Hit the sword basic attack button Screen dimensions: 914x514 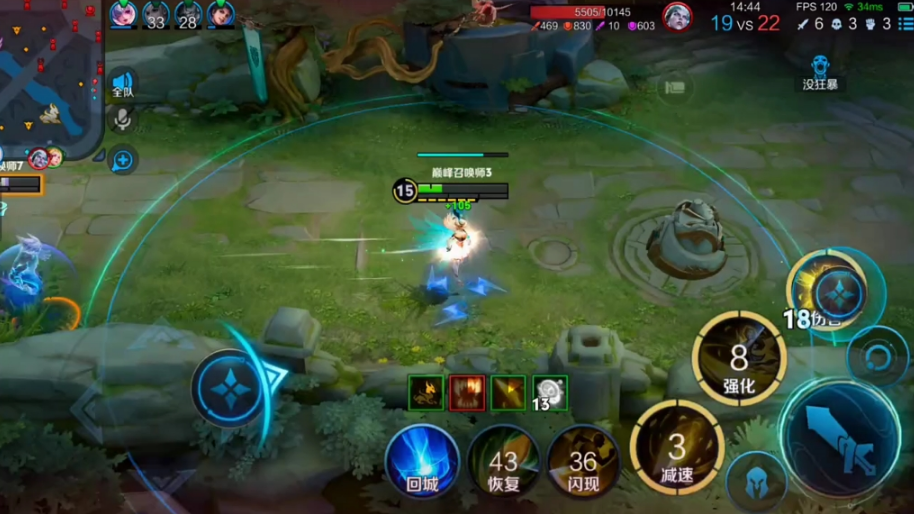(838, 439)
